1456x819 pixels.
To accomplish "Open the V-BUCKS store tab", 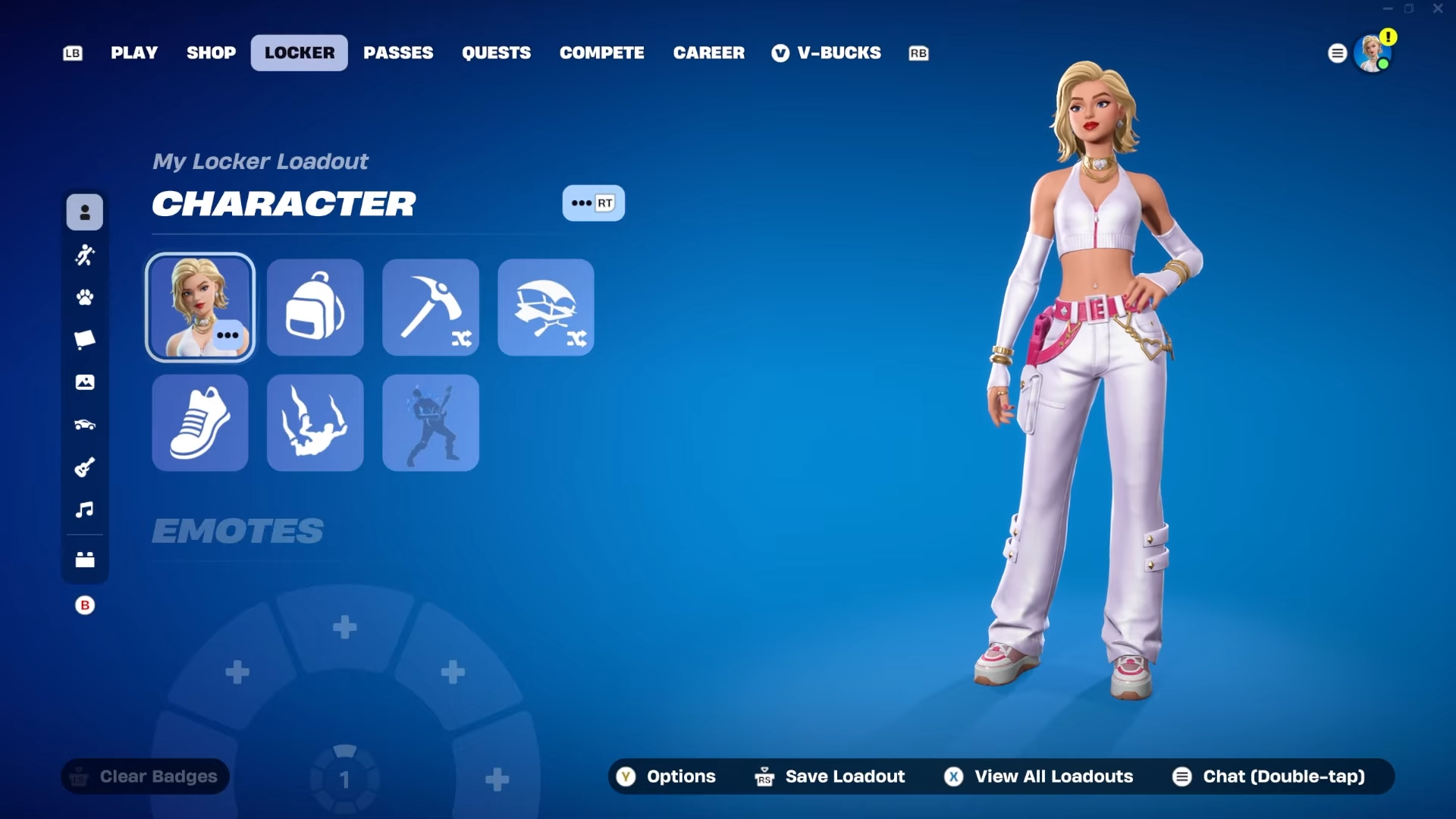I will click(827, 53).
